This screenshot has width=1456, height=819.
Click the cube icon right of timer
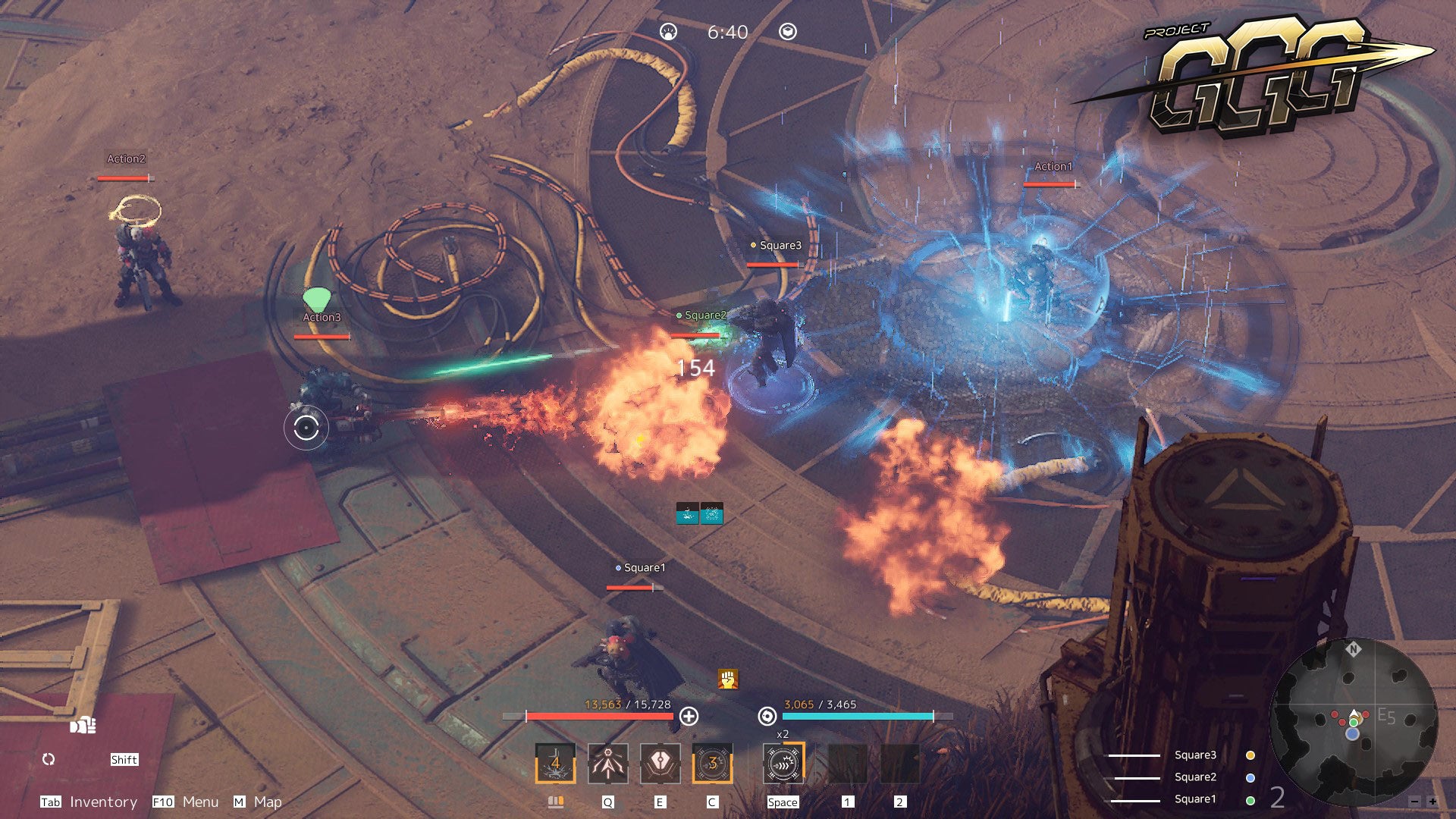tap(788, 32)
